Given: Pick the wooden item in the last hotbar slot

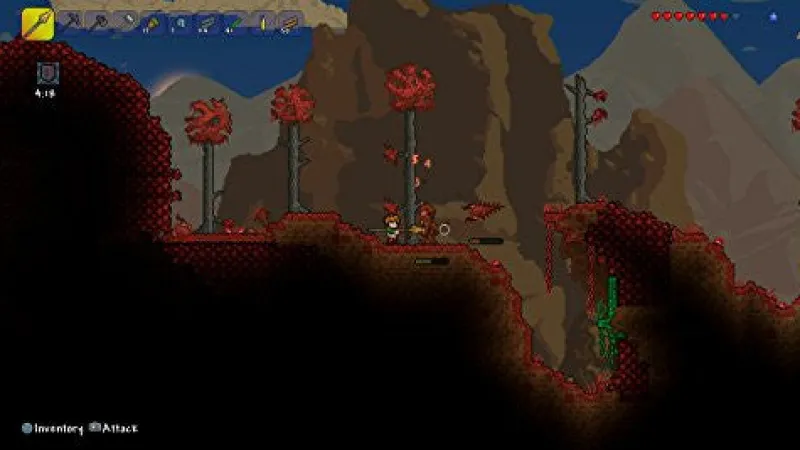Looking at the screenshot, I should (288, 21).
